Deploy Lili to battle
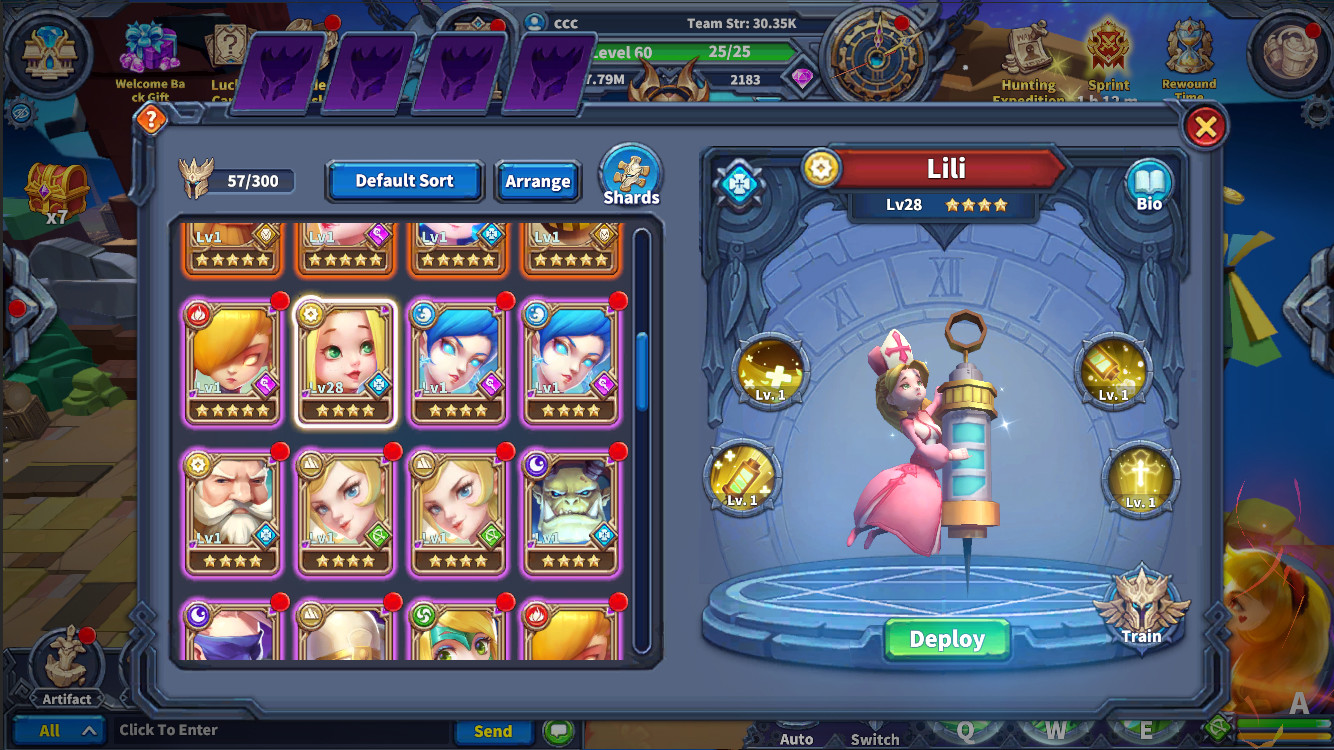 click(x=946, y=638)
